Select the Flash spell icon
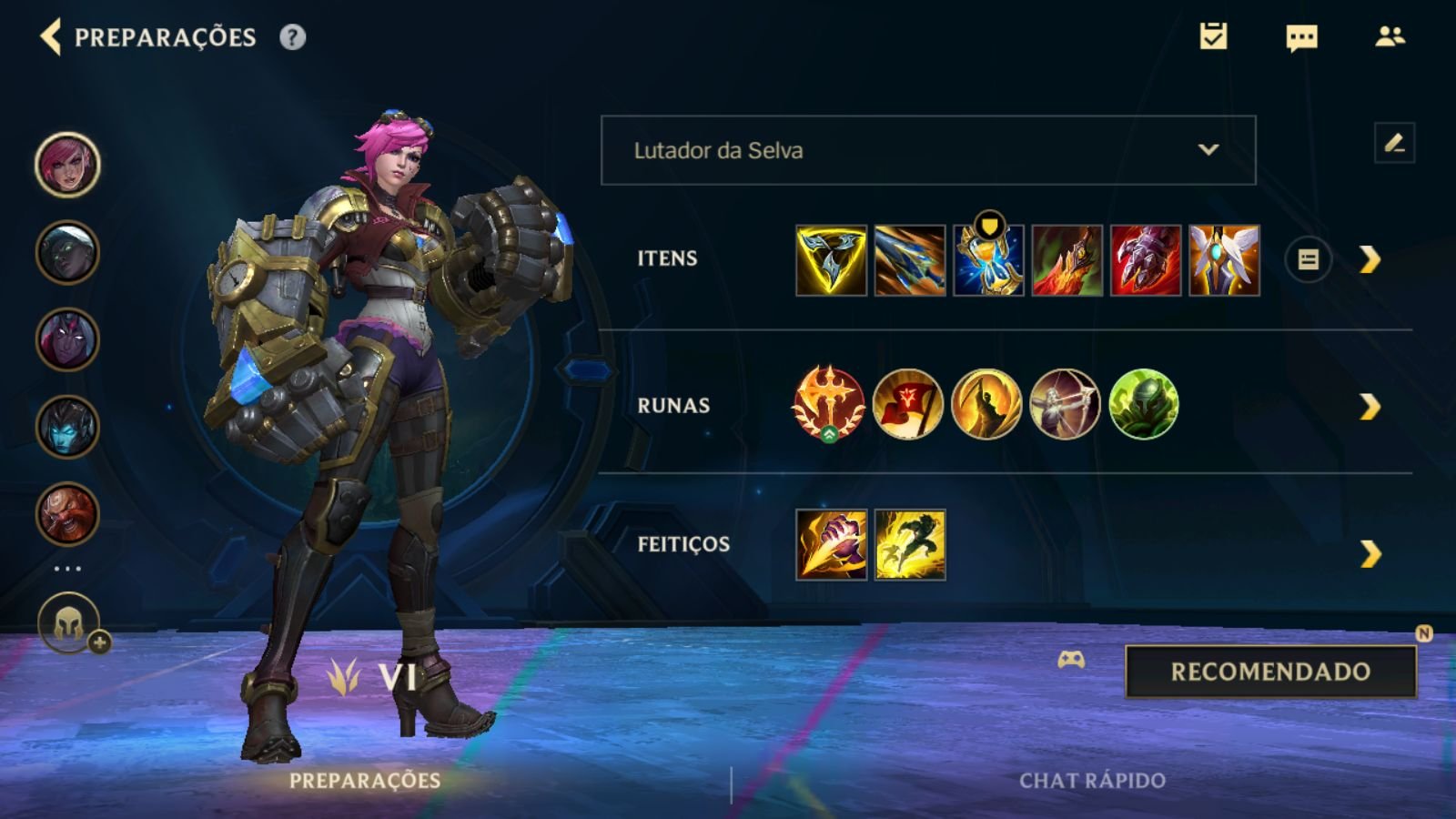The image size is (1456, 819). tap(910, 545)
